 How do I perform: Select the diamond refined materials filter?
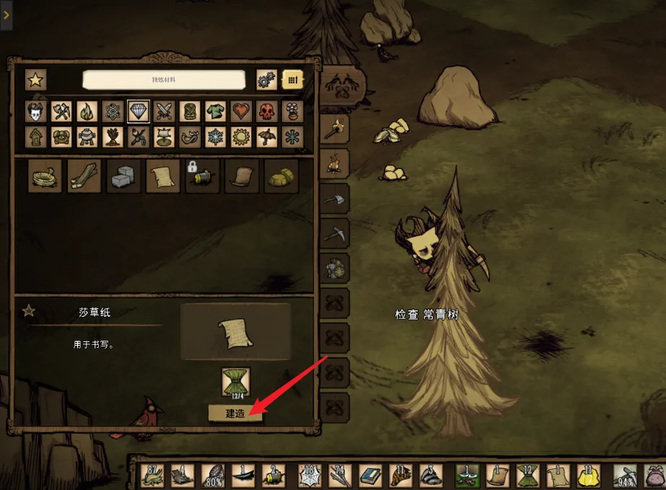point(139,111)
